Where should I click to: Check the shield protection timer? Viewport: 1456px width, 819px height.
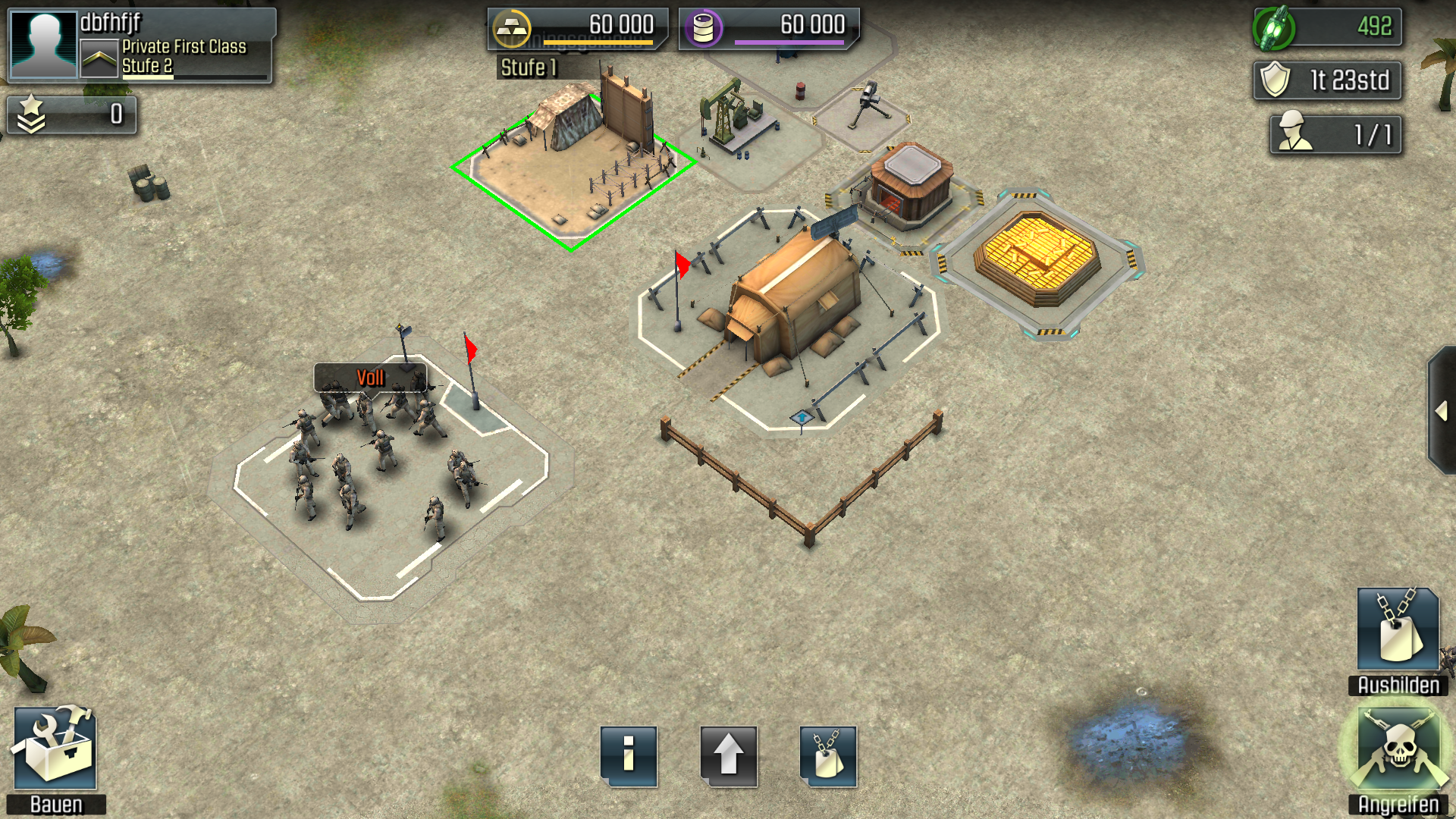tap(1327, 80)
